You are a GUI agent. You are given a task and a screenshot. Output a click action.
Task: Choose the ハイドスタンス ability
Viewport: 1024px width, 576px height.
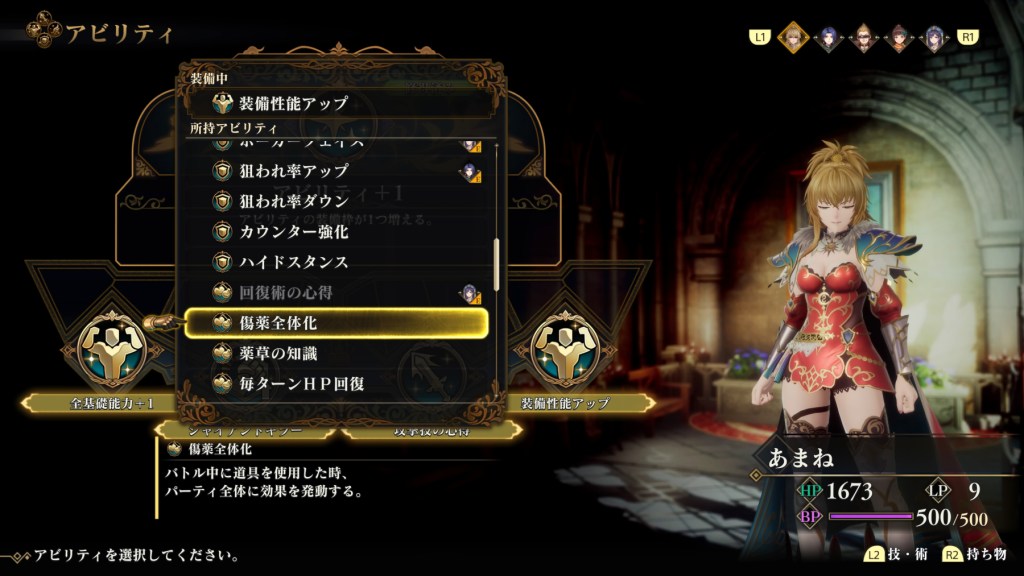[x=336, y=262]
